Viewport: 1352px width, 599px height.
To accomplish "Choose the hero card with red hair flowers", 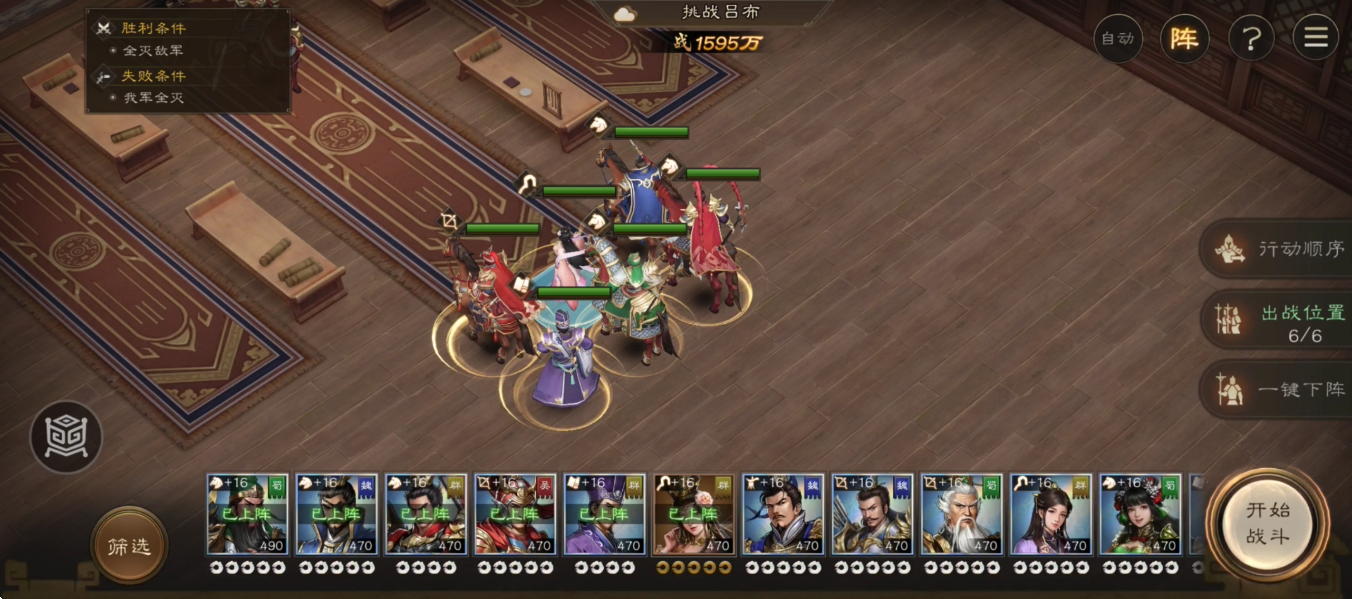I will (x=1140, y=514).
